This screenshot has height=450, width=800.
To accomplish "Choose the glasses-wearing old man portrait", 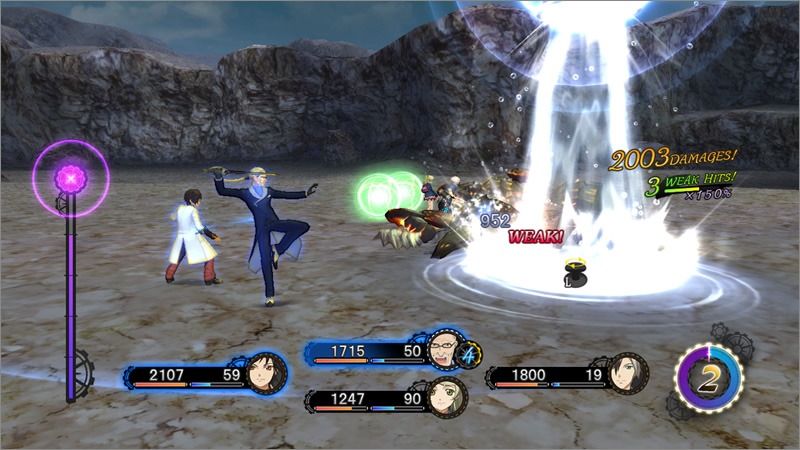I will click(x=444, y=351).
